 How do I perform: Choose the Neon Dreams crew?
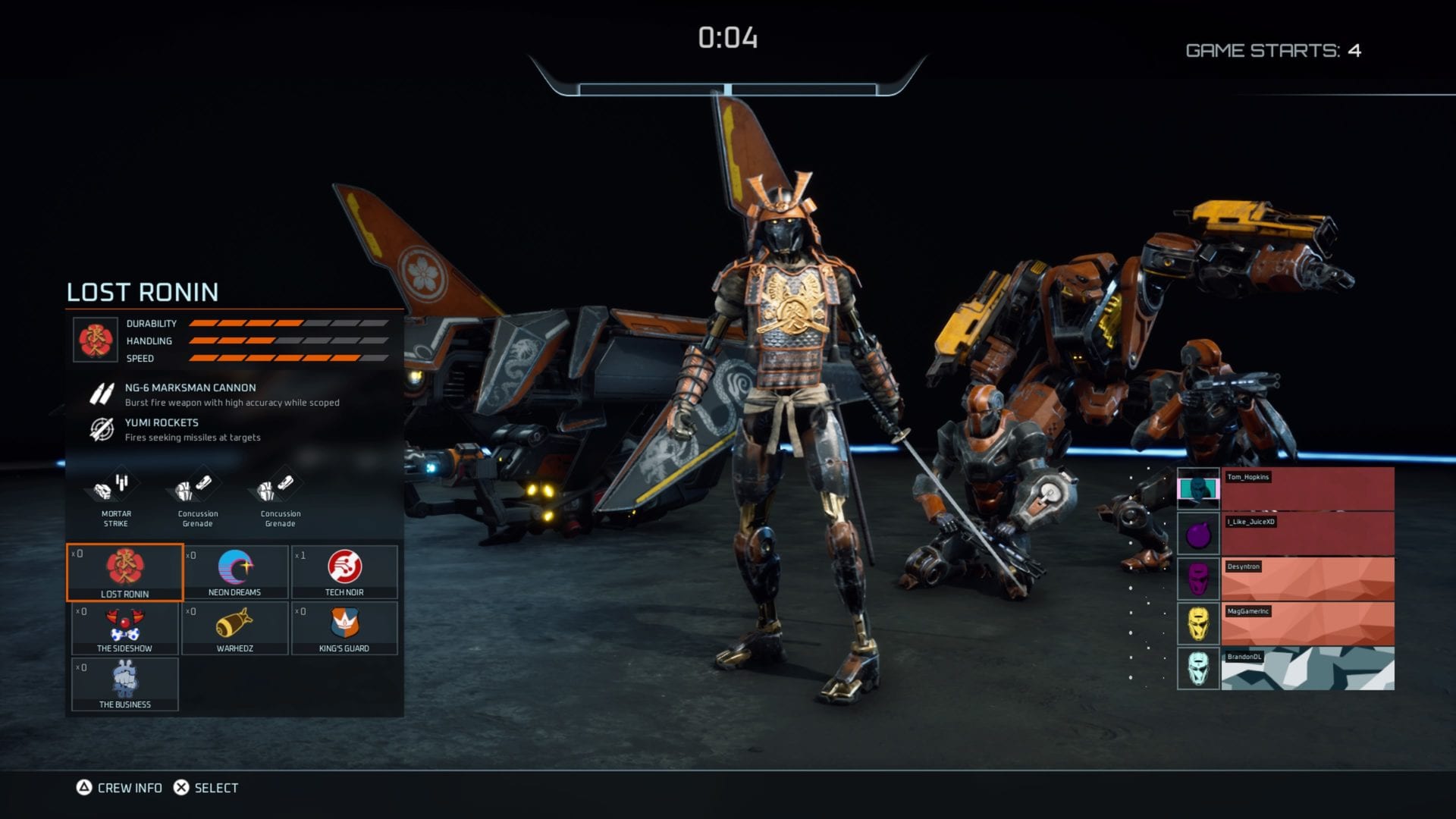(x=235, y=572)
